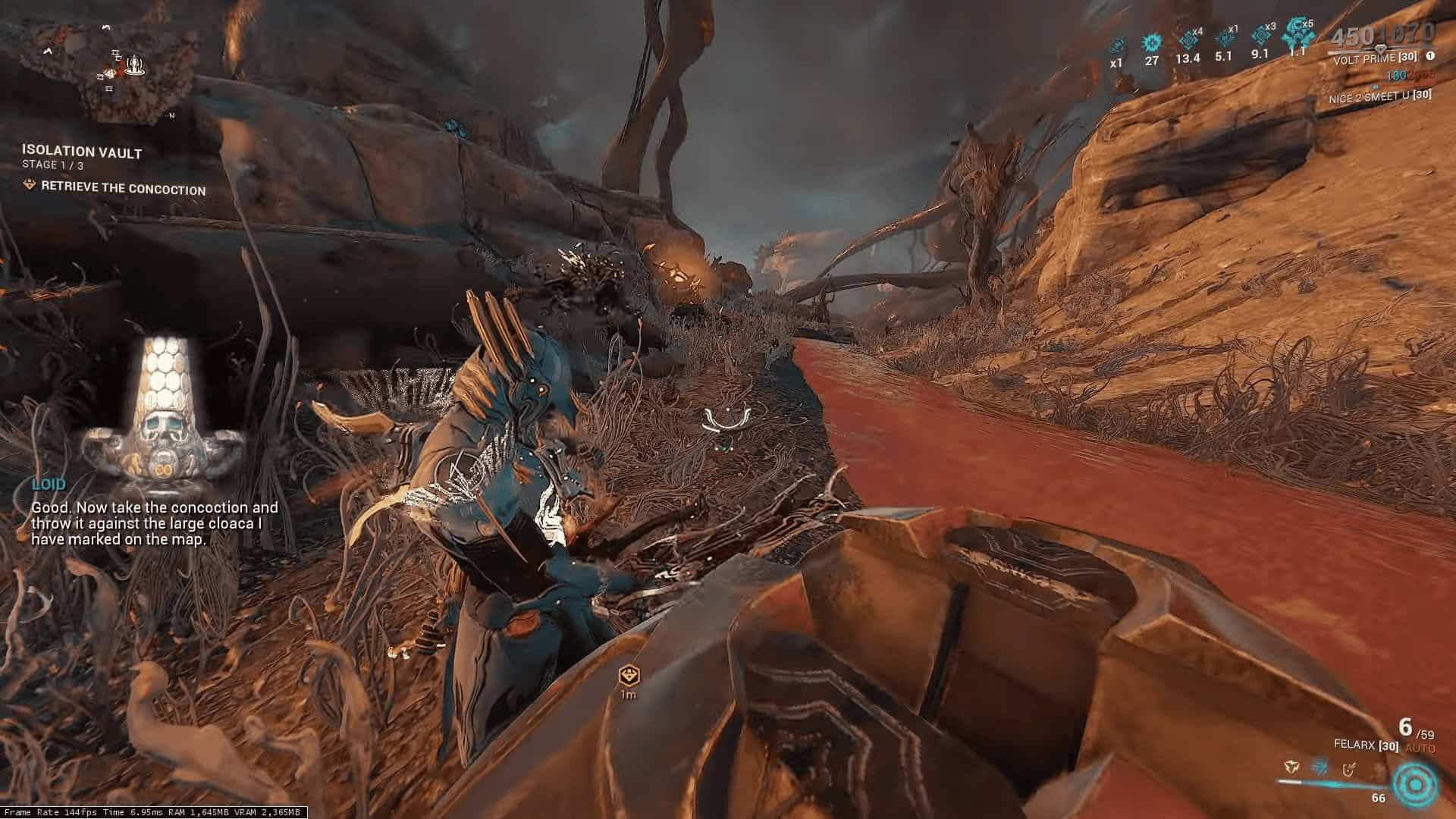Click the objective waypoint marker showing 1m
Viewport: 1456px width, 819px height.
(x=628, y=675)
